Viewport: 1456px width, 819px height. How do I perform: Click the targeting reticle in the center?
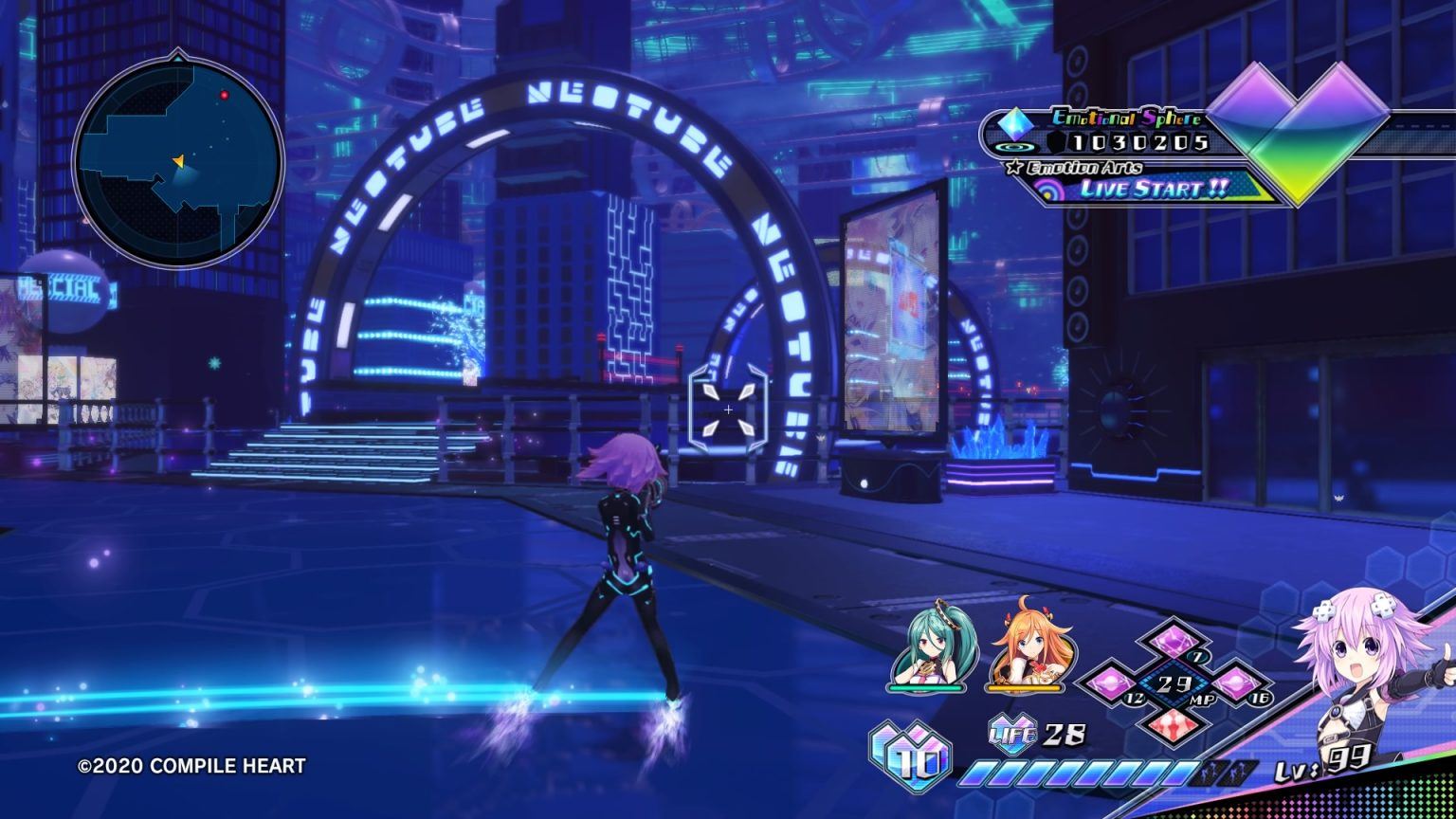click(727, 408)
